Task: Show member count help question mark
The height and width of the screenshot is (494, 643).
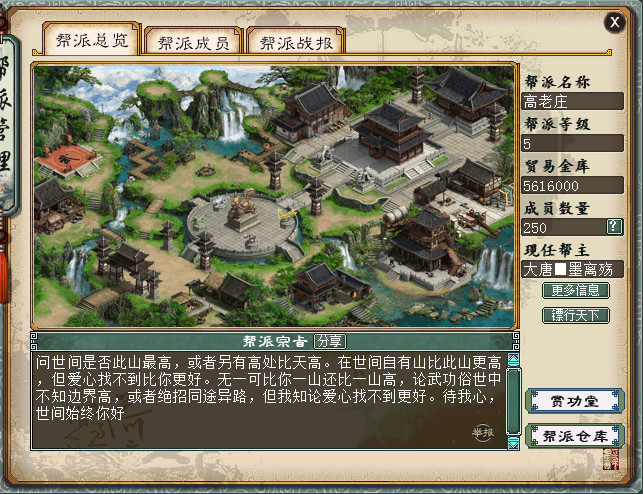Action: [x=614, y=226]
